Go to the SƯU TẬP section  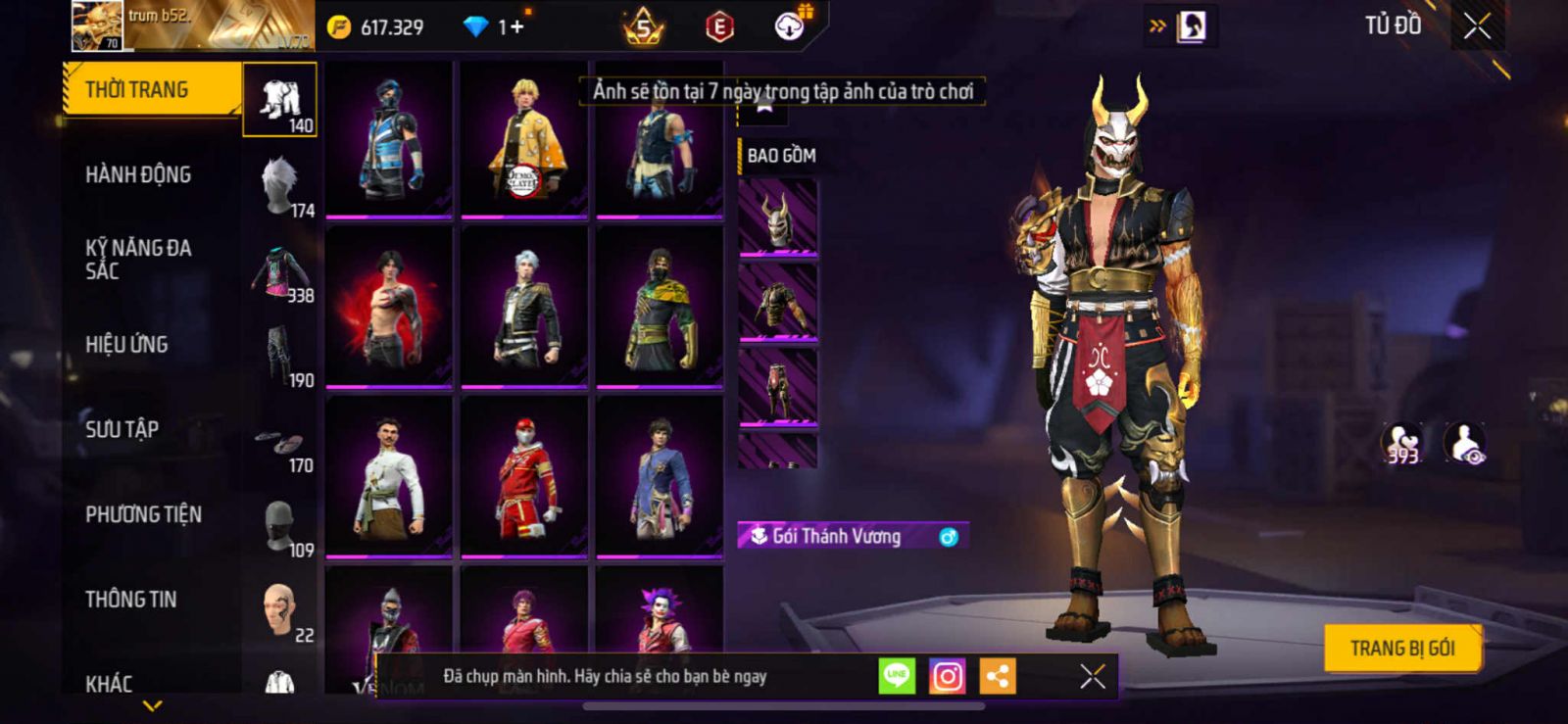tap(122, 429)
